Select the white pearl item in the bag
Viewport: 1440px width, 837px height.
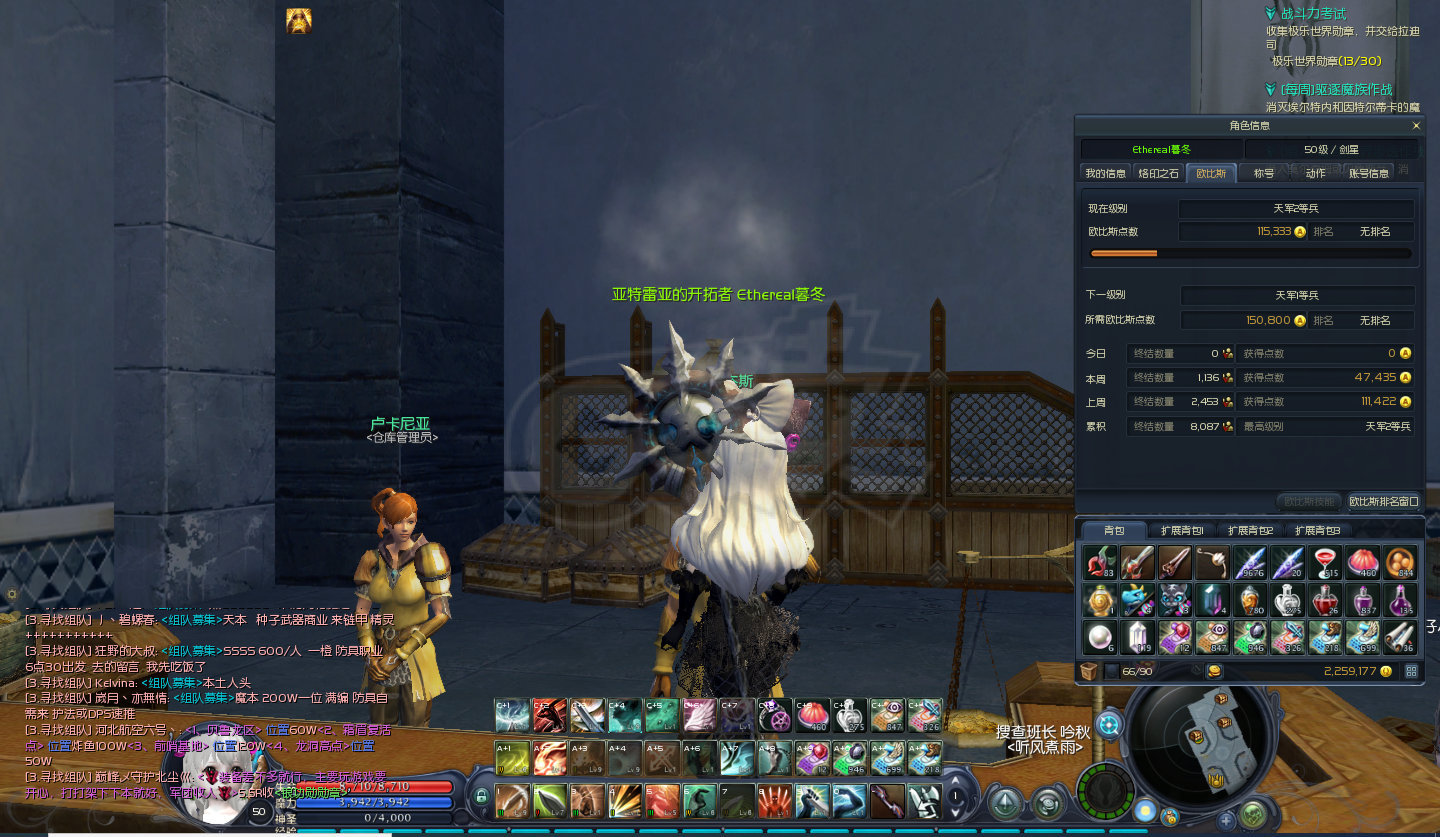1099,637
